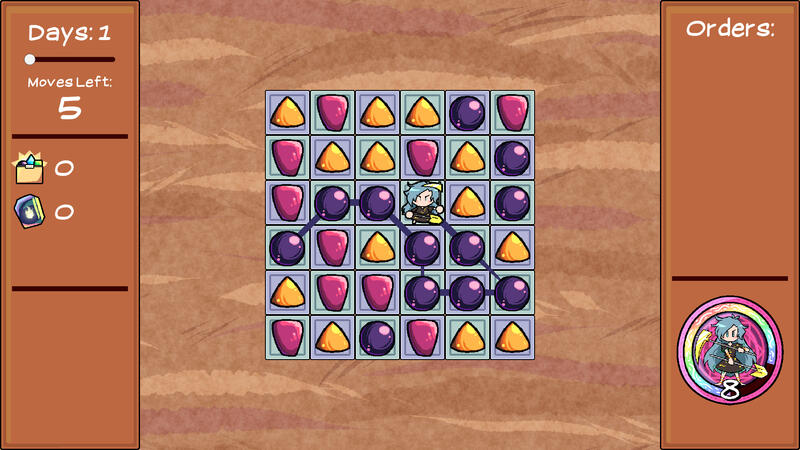Click the Days progress slider handle
Viewport: 800px width, 450px height.
[30, 60]
